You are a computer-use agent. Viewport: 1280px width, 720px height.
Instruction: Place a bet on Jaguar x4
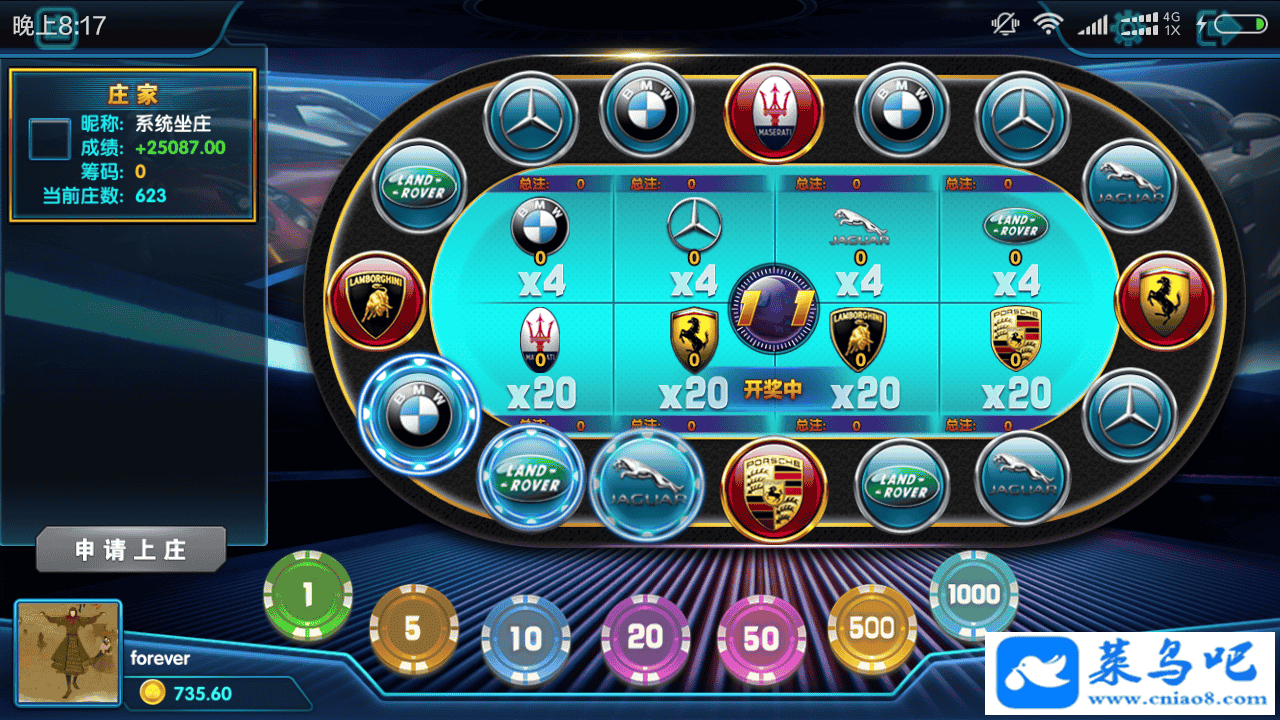(x=859, y=245)
